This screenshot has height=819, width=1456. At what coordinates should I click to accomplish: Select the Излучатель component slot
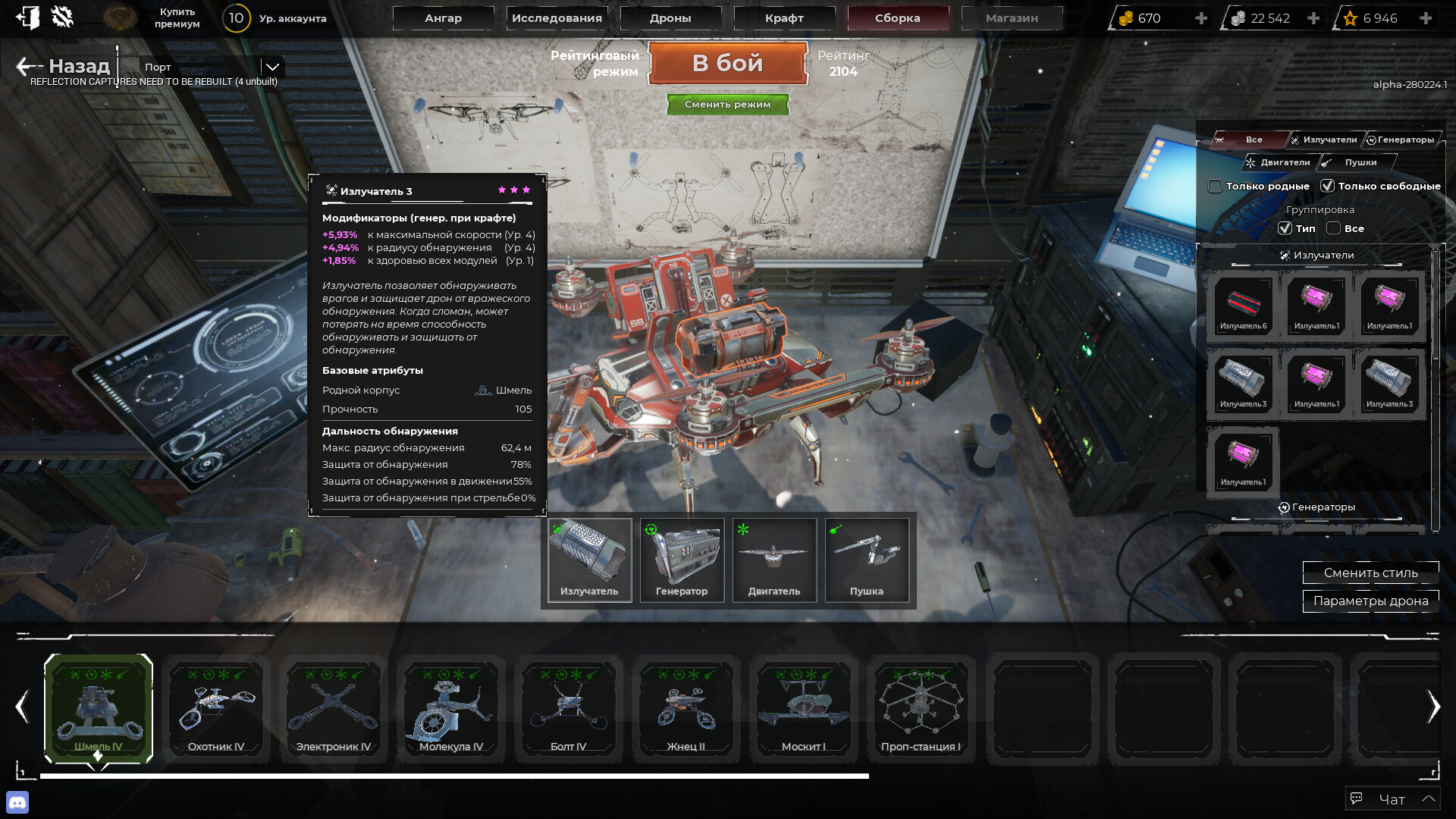point(589,560)
